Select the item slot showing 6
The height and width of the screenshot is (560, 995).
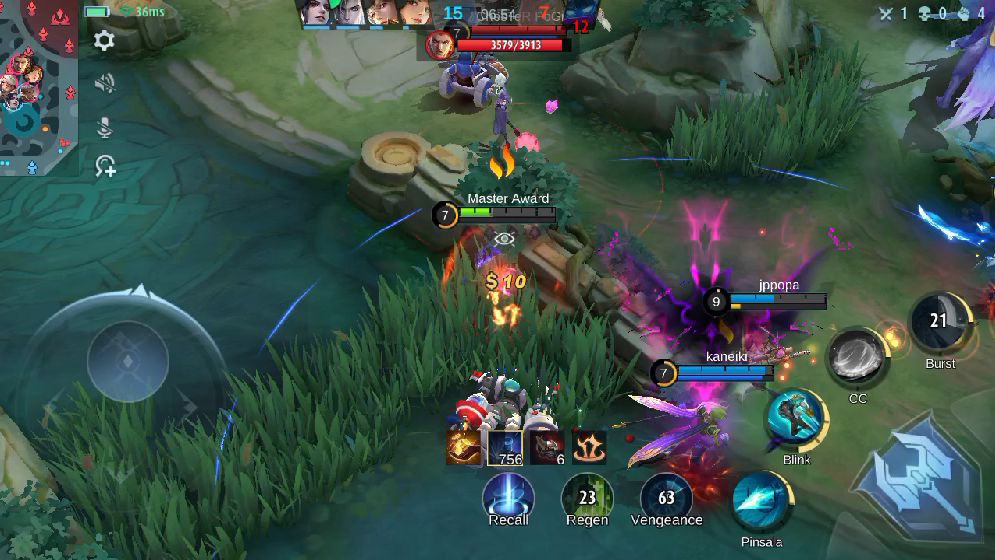point(547,447)
